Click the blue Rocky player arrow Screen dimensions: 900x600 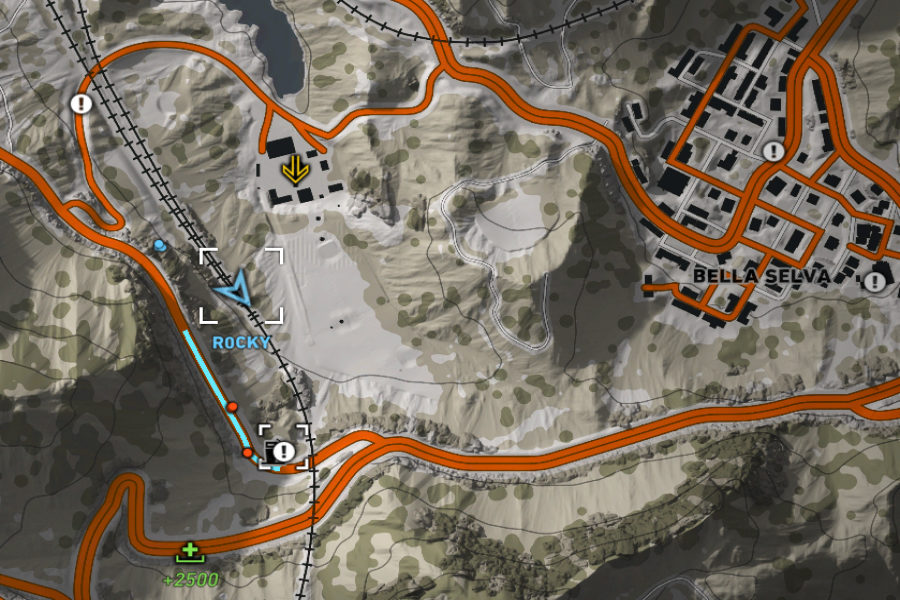click(x=236, y=291)
